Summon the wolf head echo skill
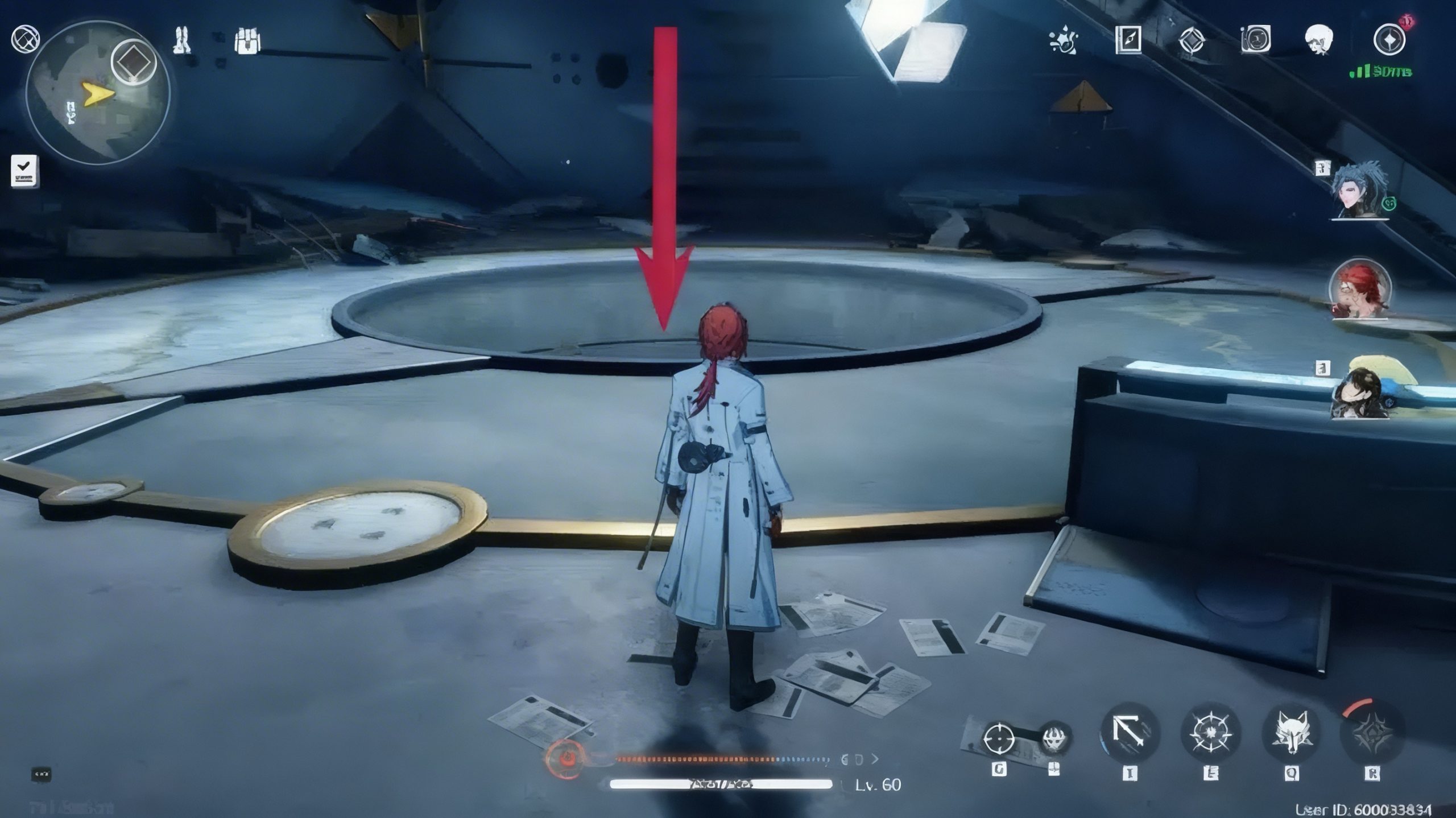Screen dimensions: 1456x818 coord(1290,733)
